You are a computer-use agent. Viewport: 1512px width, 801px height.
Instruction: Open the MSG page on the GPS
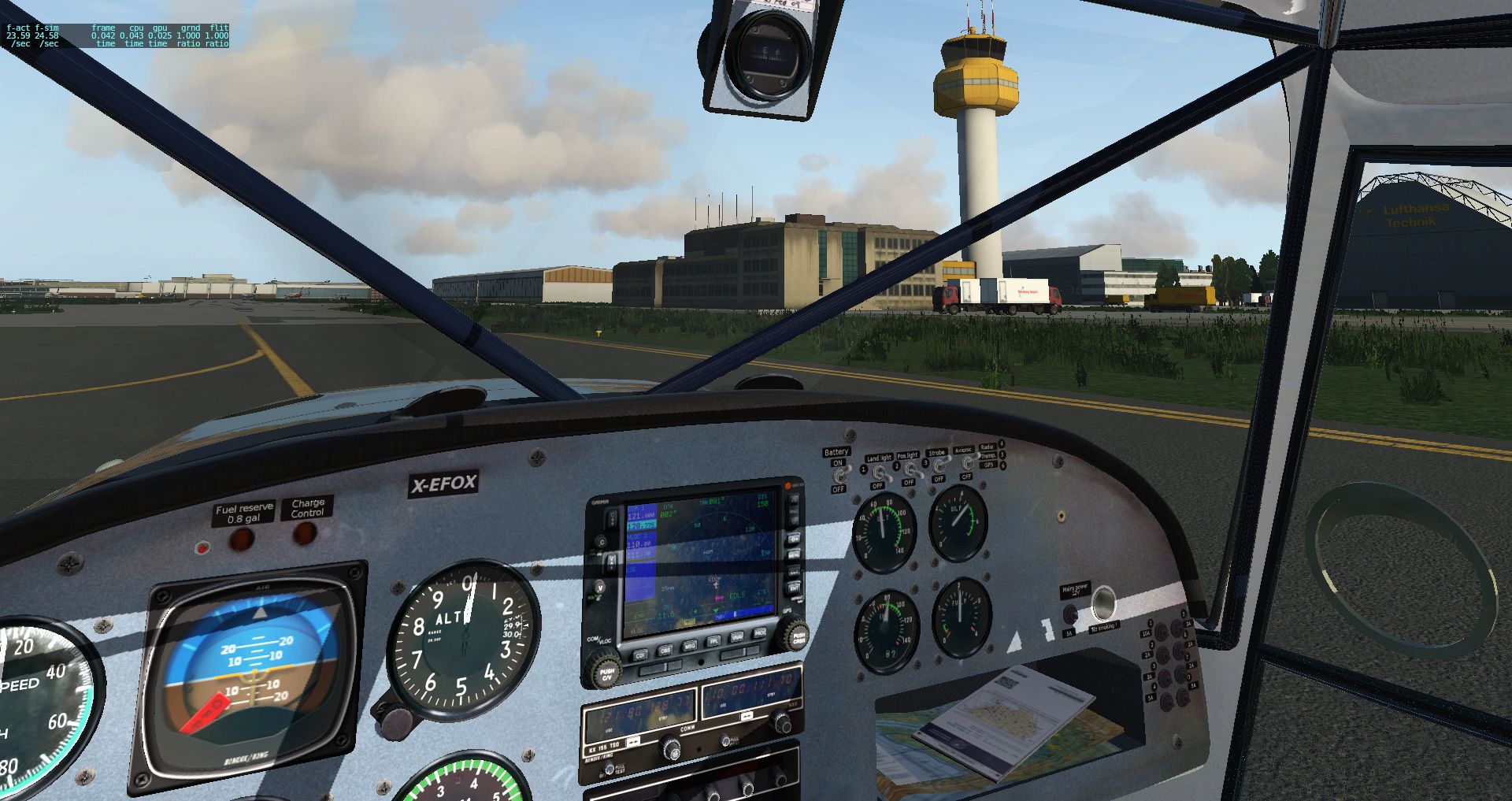coord(690,645)
